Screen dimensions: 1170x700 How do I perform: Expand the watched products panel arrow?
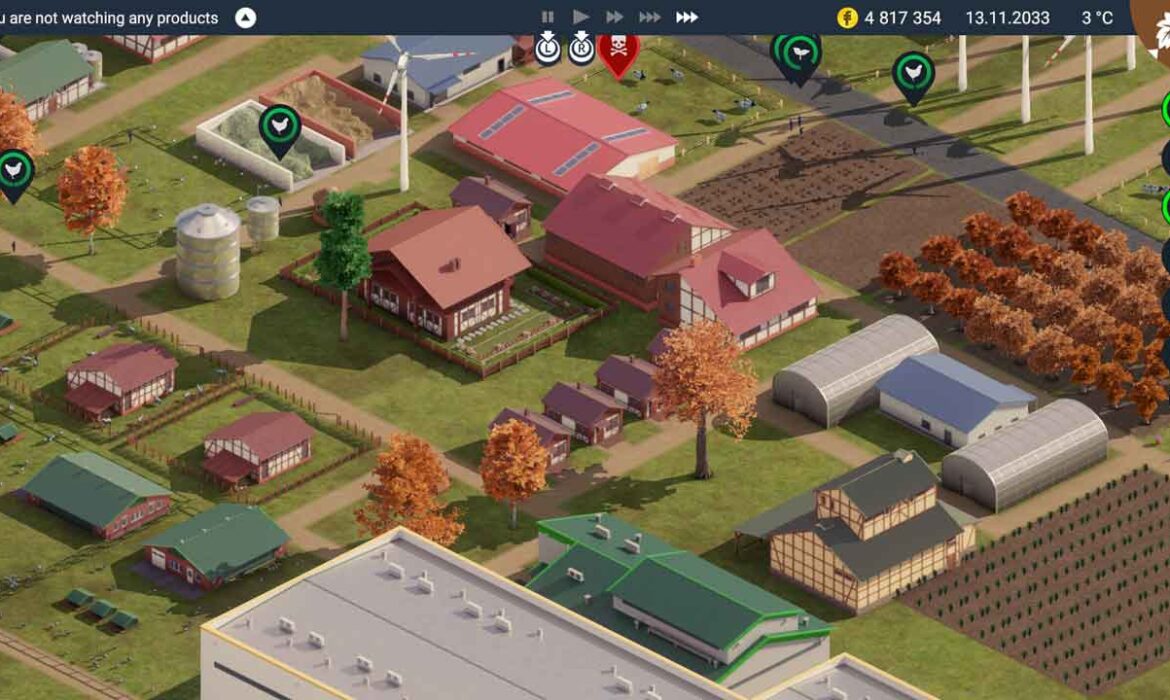(245, 18)
